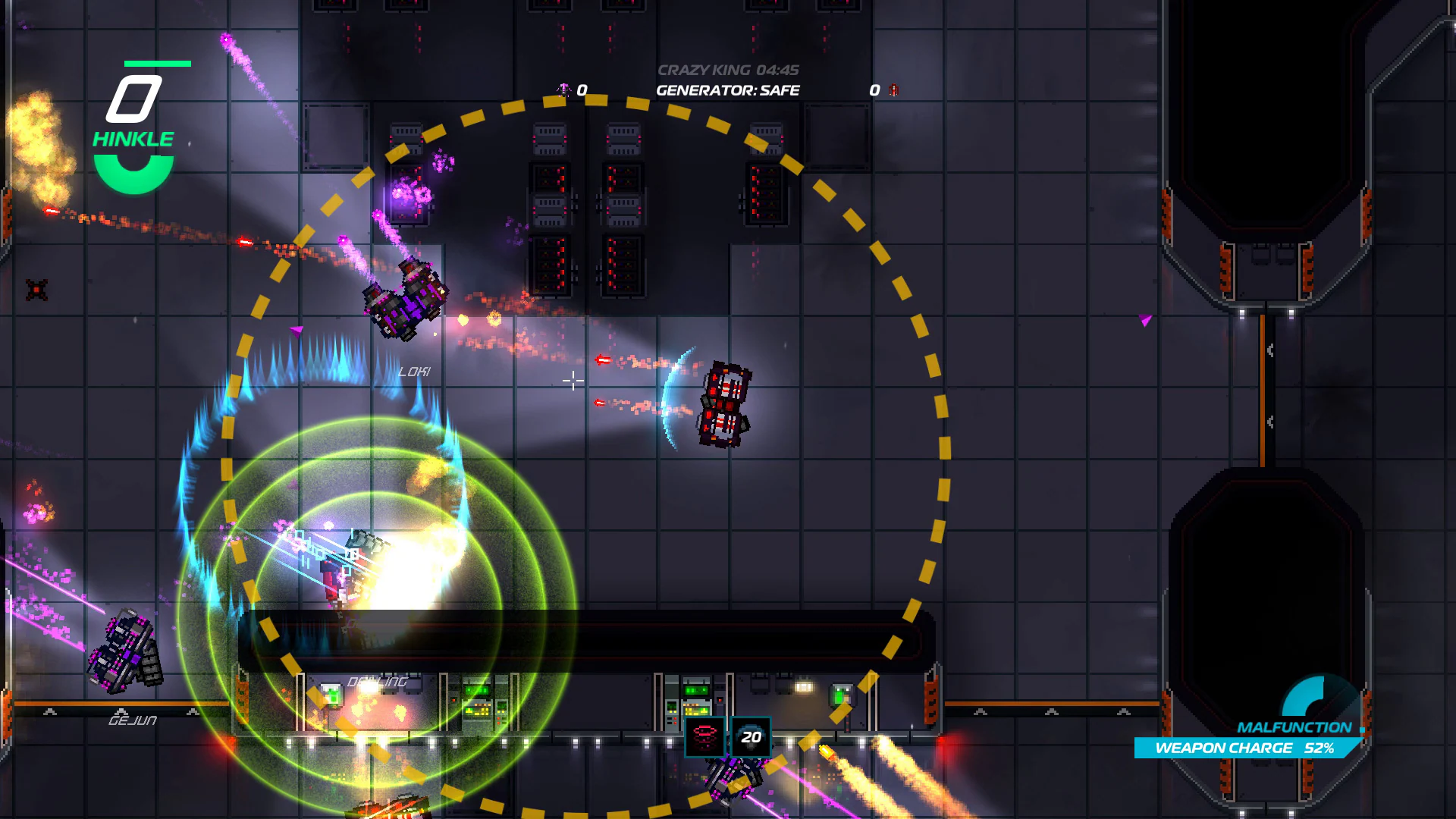Click the WEAPON CHARGE 52% bar
Screen dimensions: 1456x819
pos(1244,748)
